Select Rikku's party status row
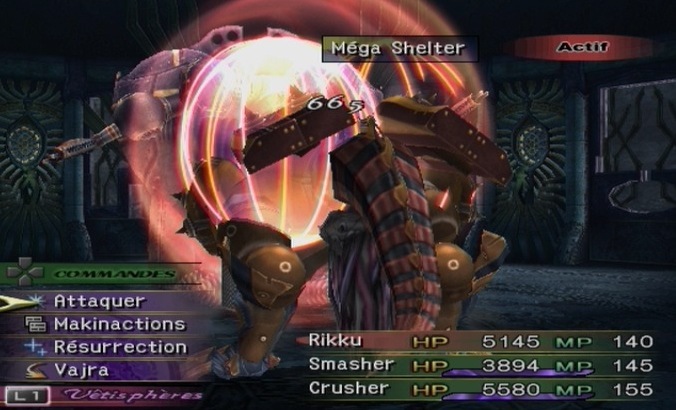Viewport: 676px width, 410px height. (x=480, y=342)
